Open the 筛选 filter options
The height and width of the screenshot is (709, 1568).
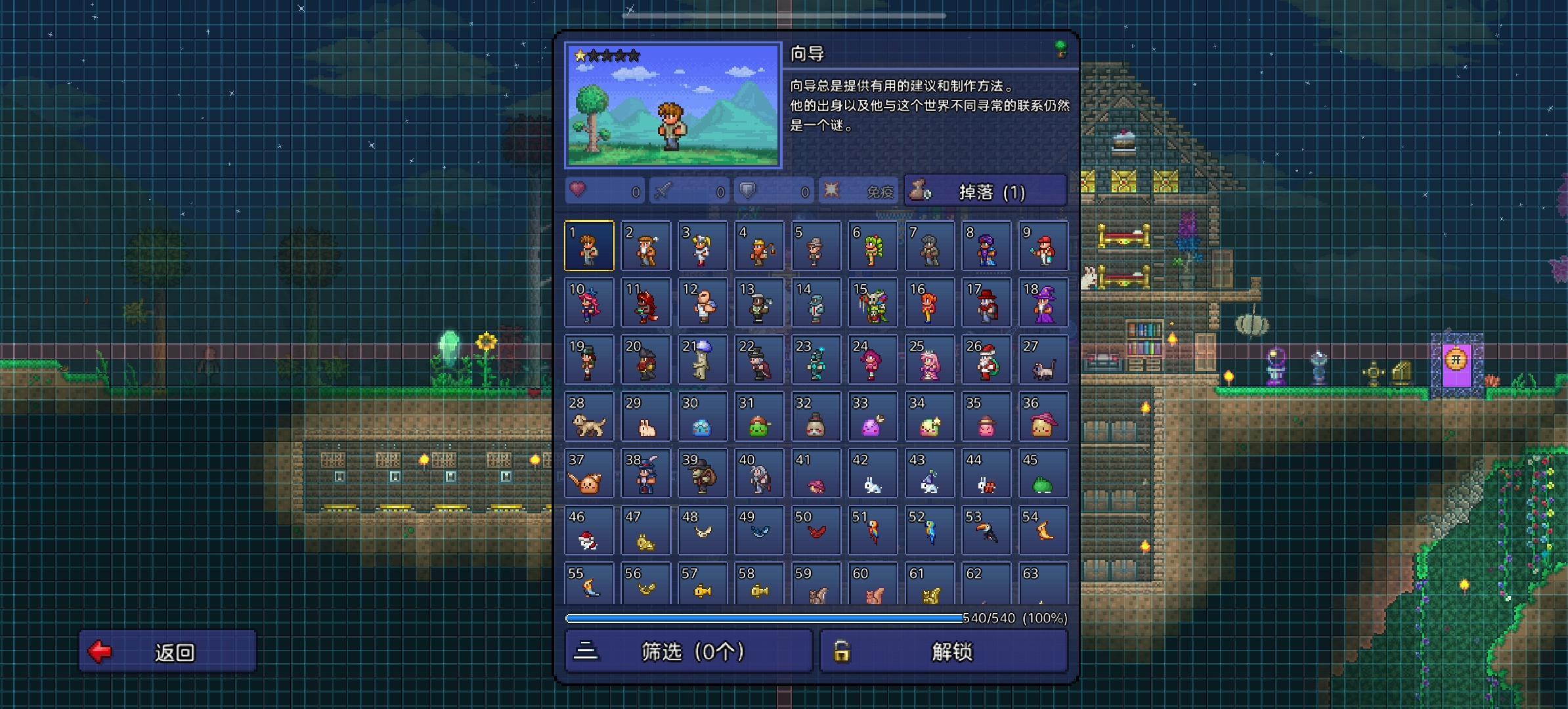[688, 651]
